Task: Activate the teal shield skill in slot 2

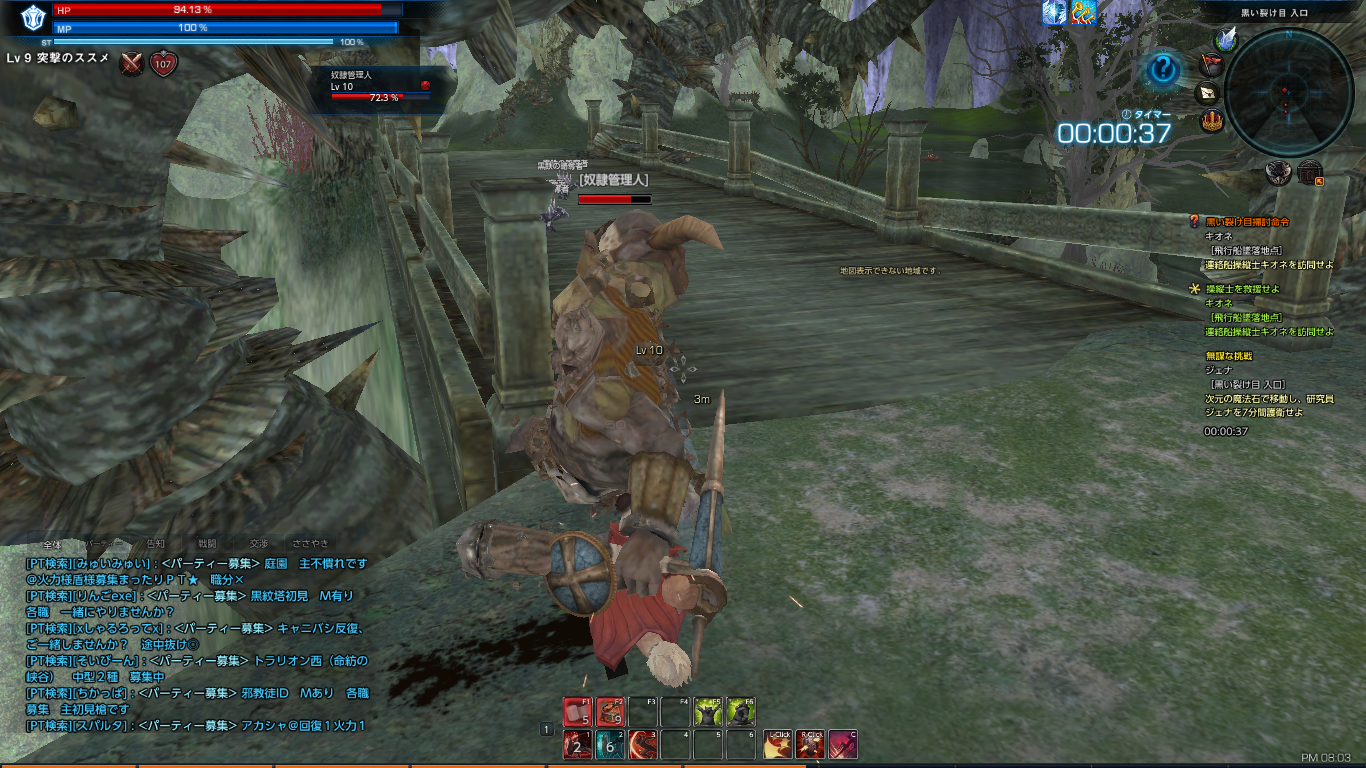Action: tap(610, 745)
